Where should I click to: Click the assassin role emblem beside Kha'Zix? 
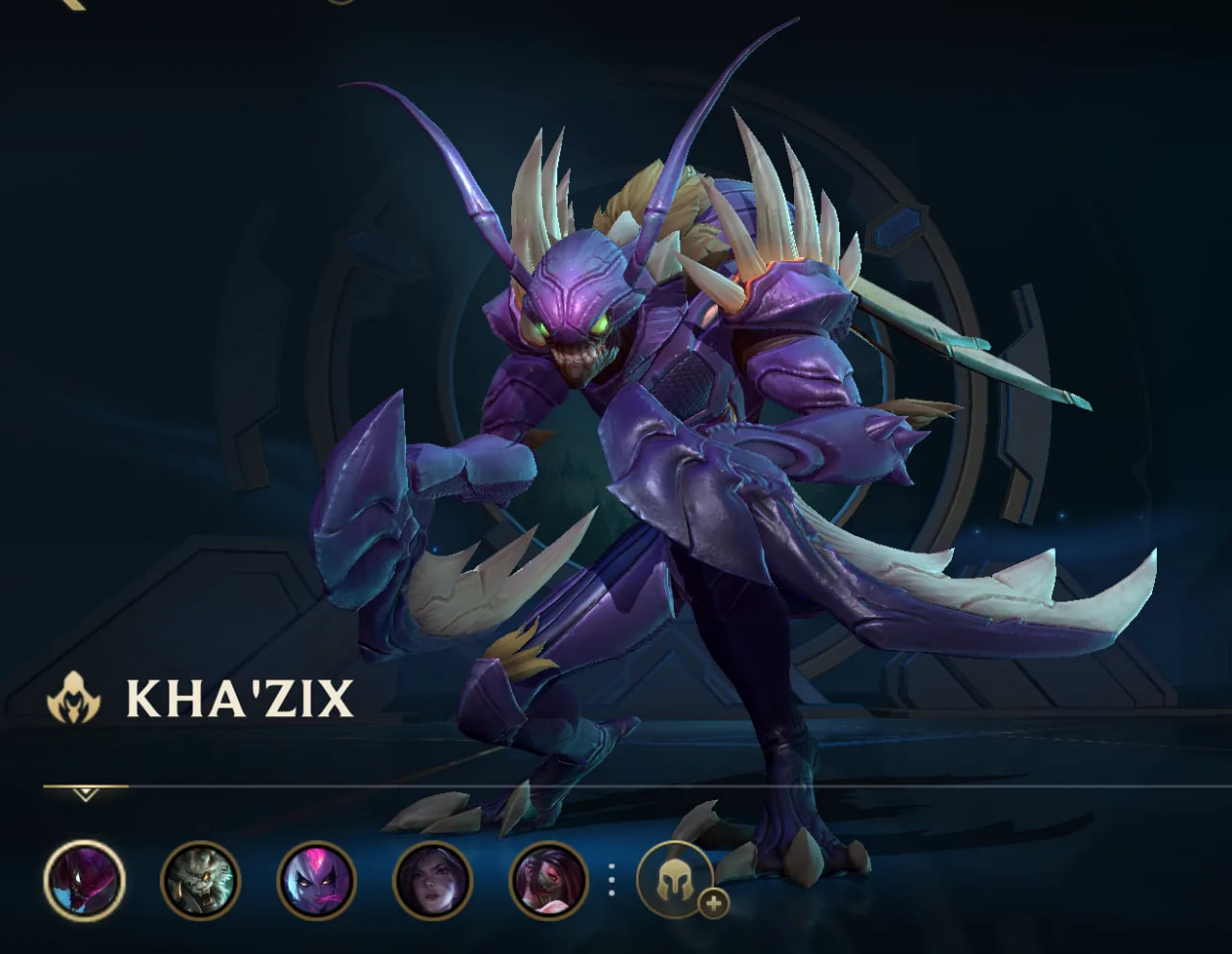coord(74,698)
